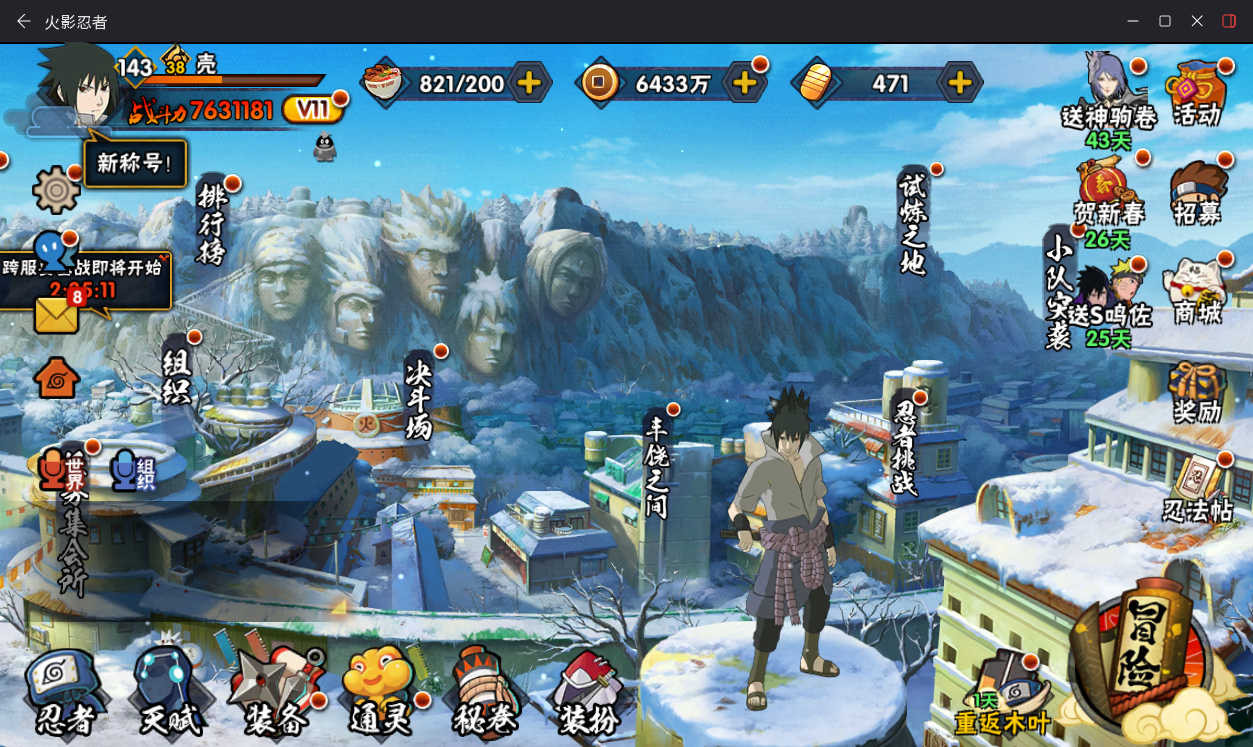1253x747 pixels.
Task: Open the 招募 recruit icon
Action: pos(1198,193)
